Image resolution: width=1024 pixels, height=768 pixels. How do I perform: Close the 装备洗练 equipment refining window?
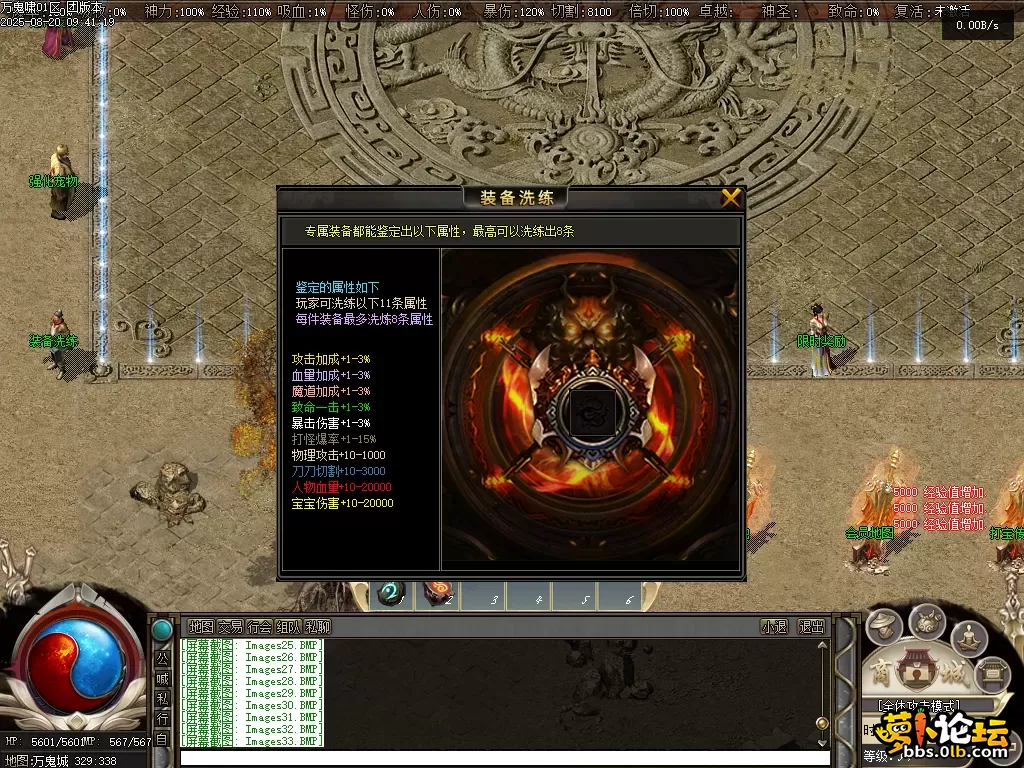pyautogui.click(x=731, y=198)
